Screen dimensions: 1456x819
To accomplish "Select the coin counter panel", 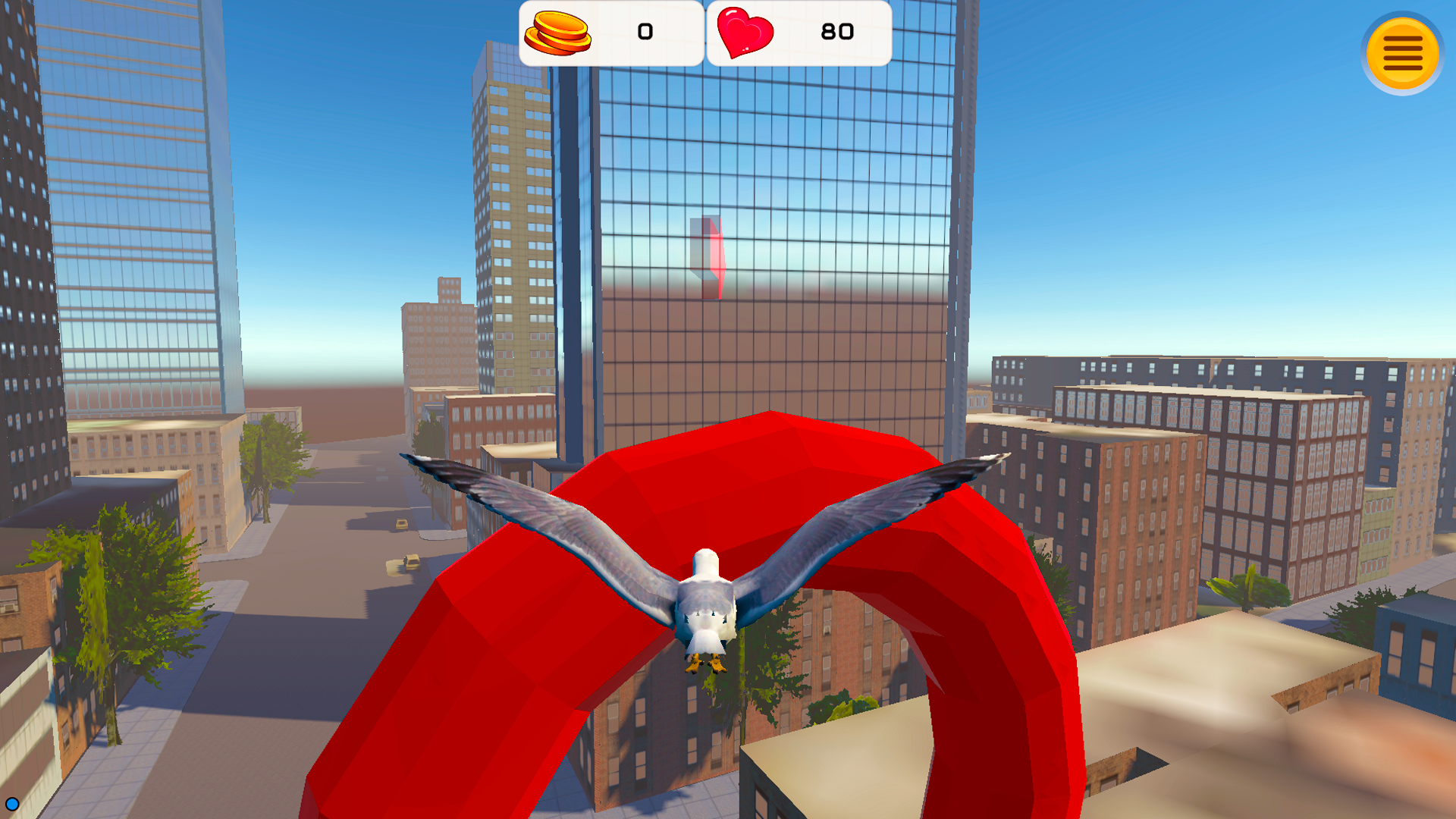I will (610, 33).
